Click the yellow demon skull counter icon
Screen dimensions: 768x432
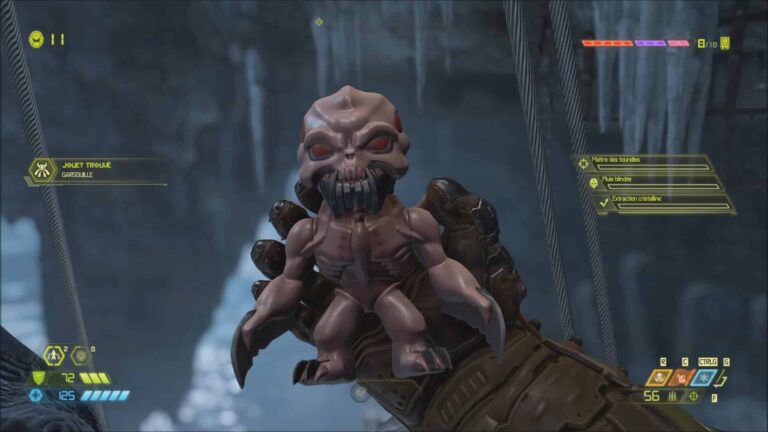tap(725, 43)
